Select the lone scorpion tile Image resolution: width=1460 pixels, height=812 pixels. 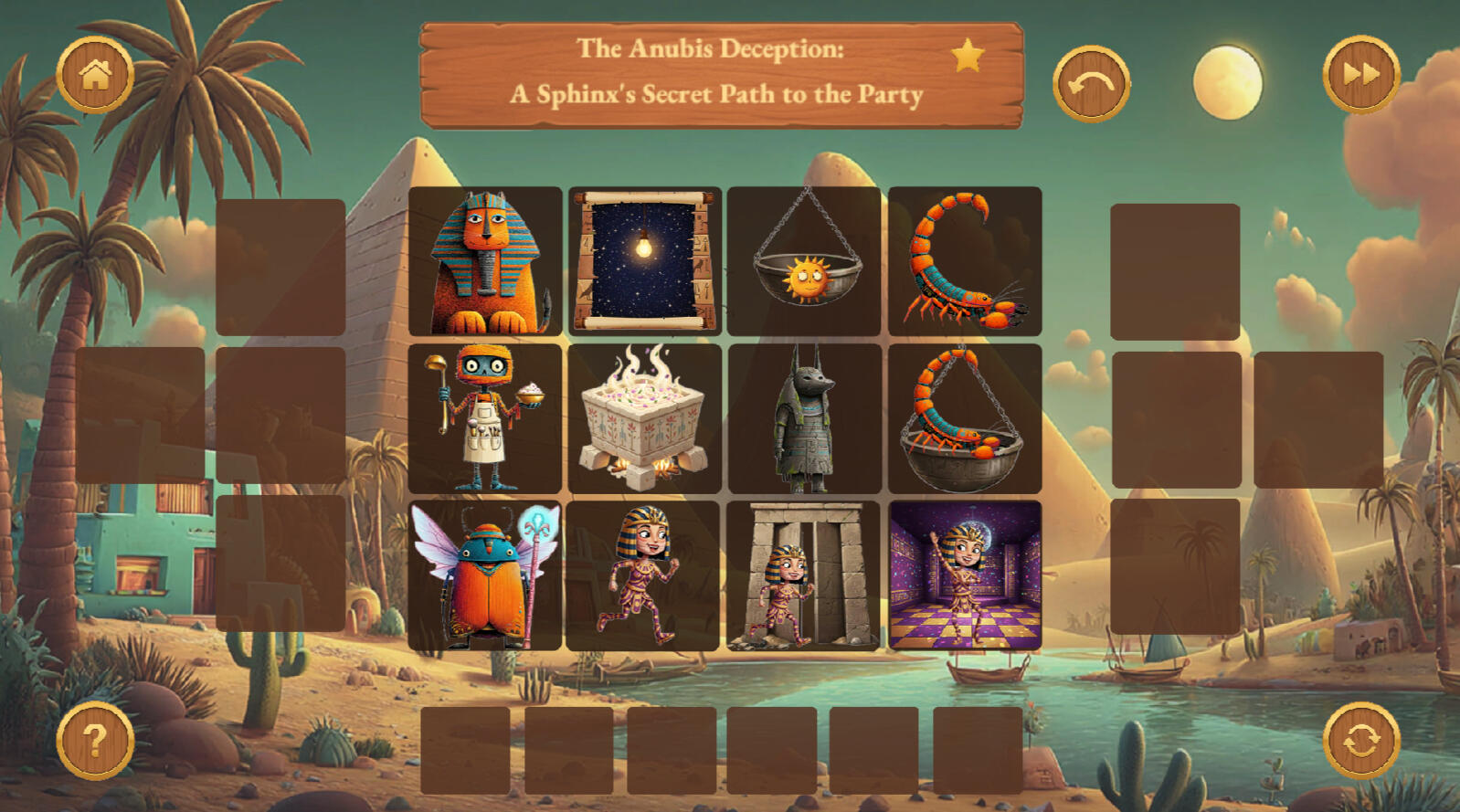tap(965, 261)
